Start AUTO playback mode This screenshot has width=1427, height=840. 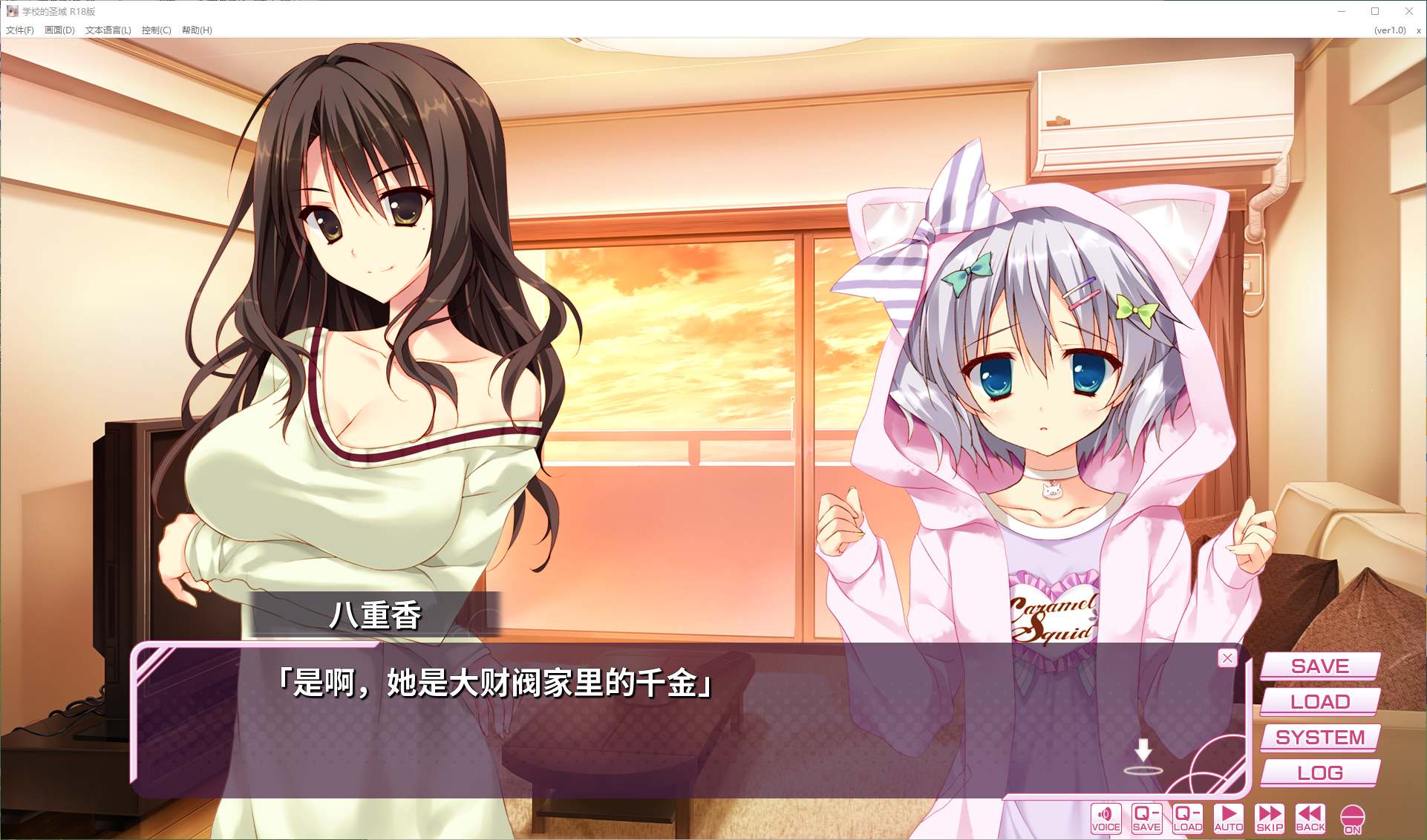pyautogui.click(x=1229, y=818)
